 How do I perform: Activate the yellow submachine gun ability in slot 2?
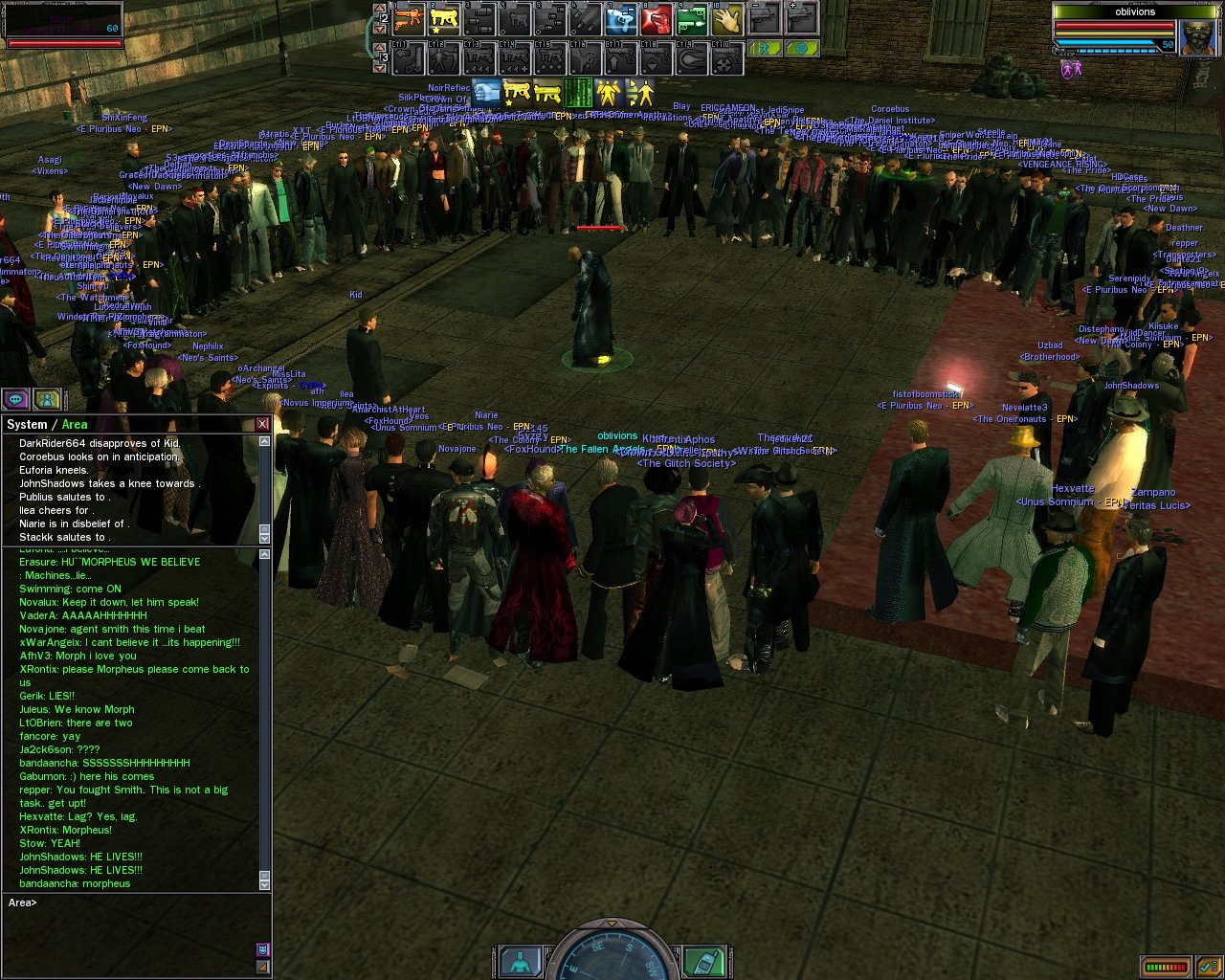[444, 18]
